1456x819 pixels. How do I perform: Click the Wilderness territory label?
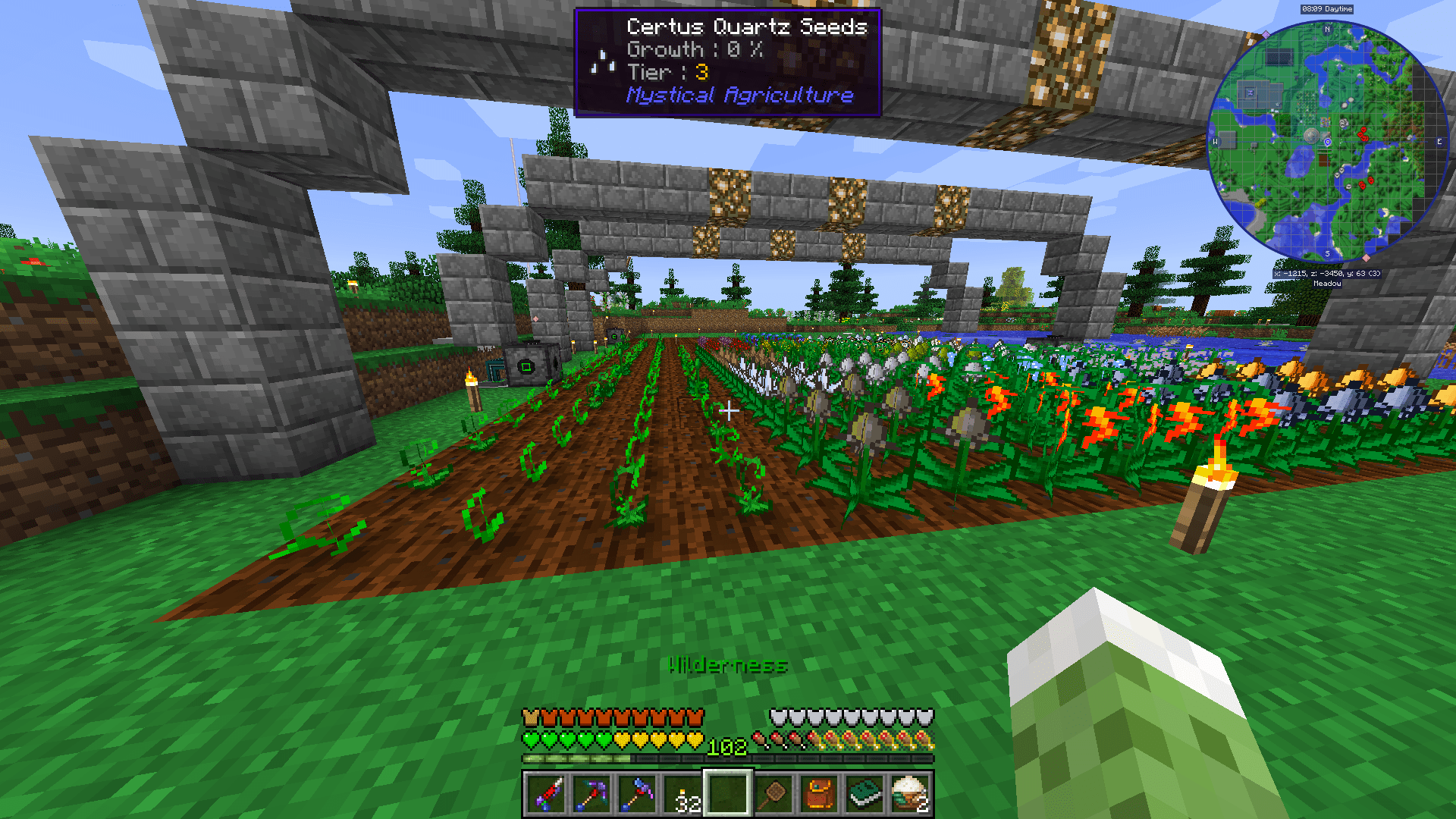727,666
